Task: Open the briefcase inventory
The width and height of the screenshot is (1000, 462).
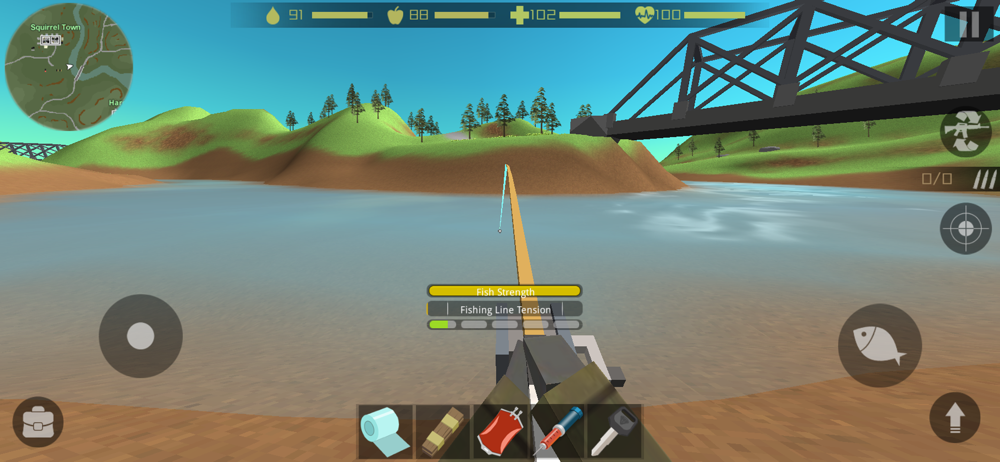Action: [38, 422]
